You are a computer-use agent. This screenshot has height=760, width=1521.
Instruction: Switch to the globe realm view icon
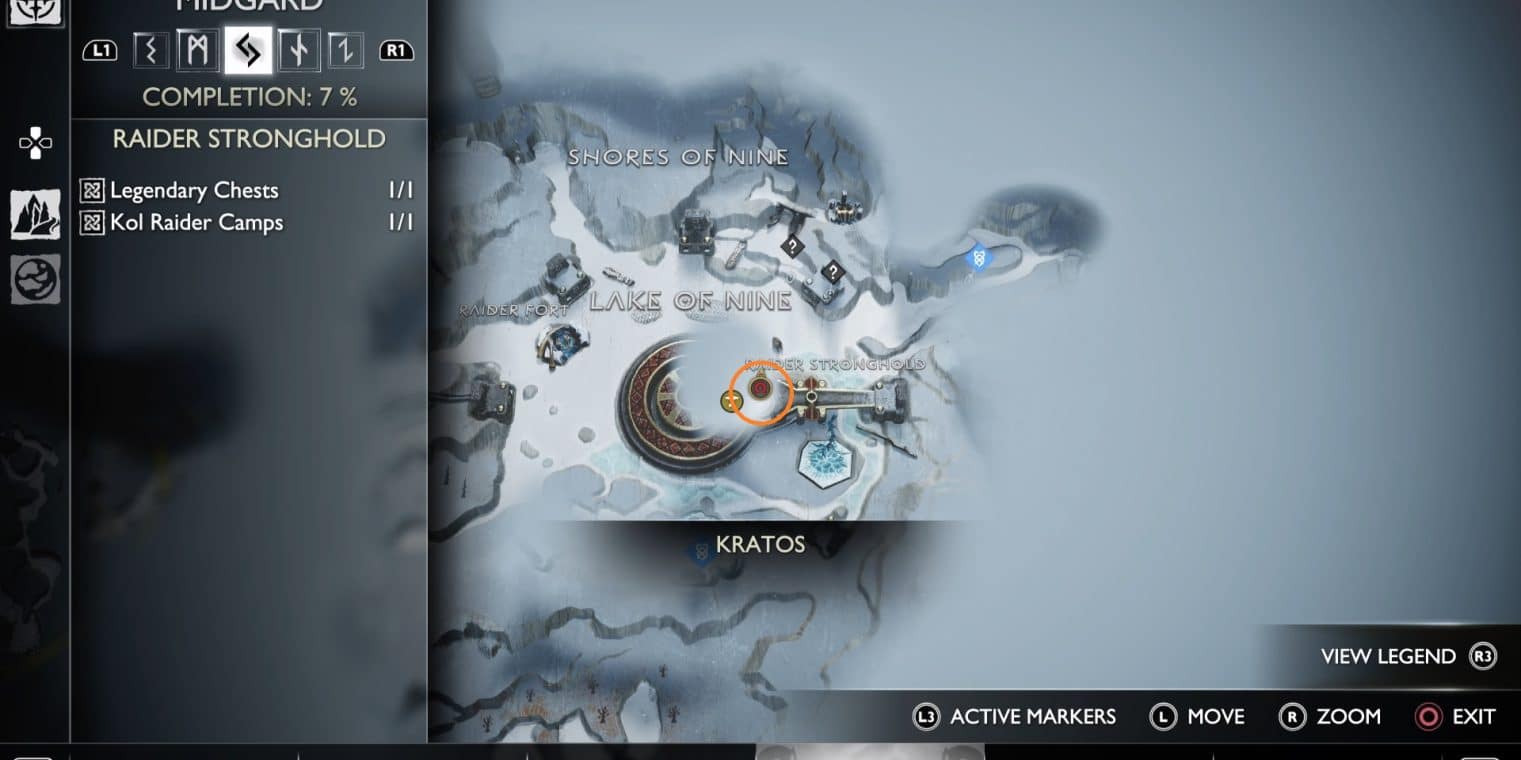[x=35, y=279]
